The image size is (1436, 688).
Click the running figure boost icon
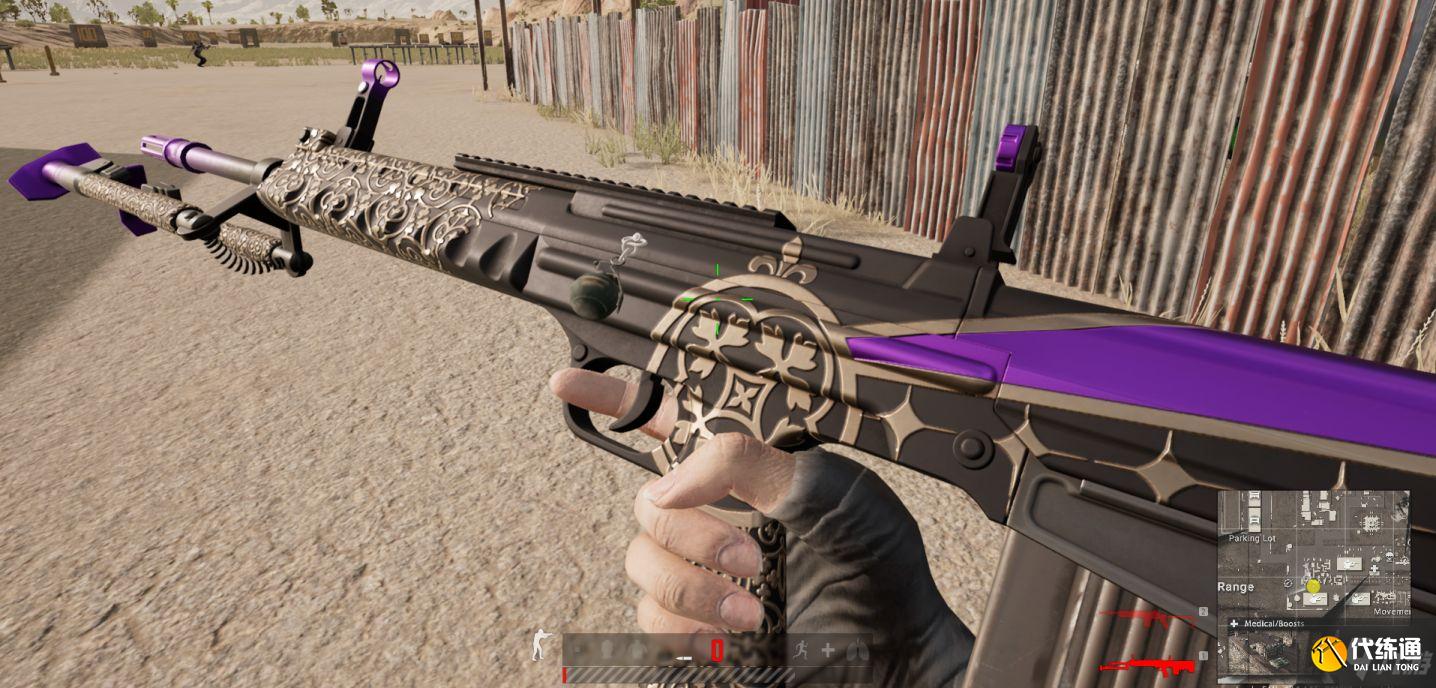800,651
